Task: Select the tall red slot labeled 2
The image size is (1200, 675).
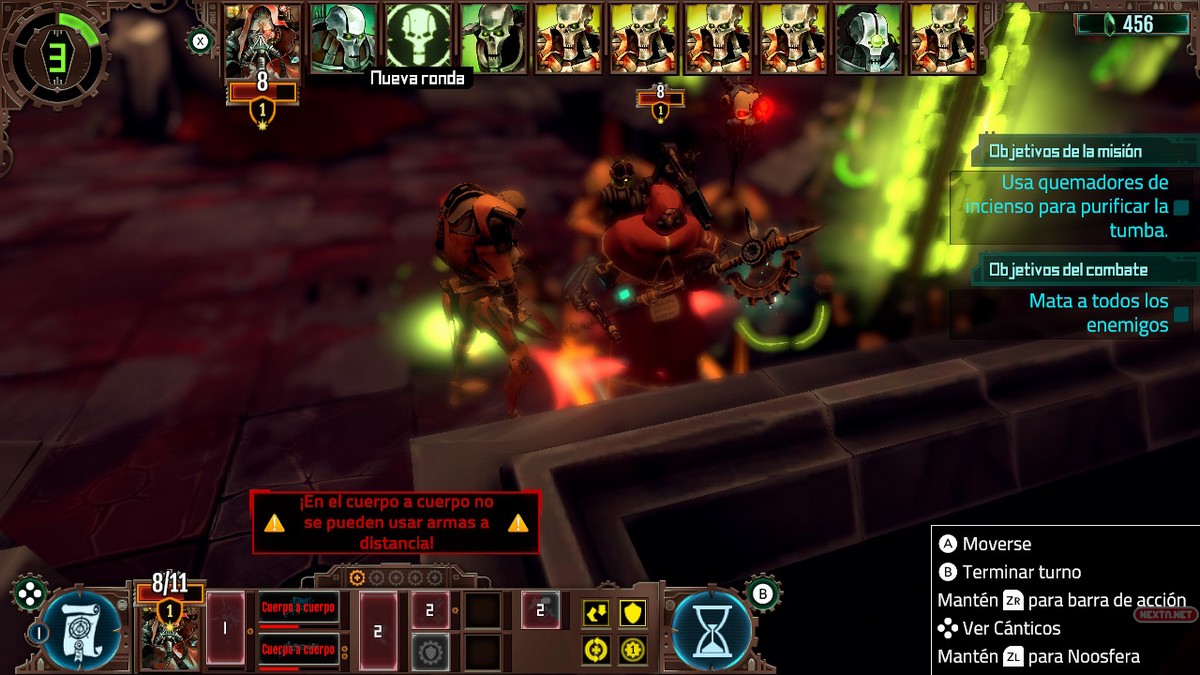Action: [x=378, y=630]
